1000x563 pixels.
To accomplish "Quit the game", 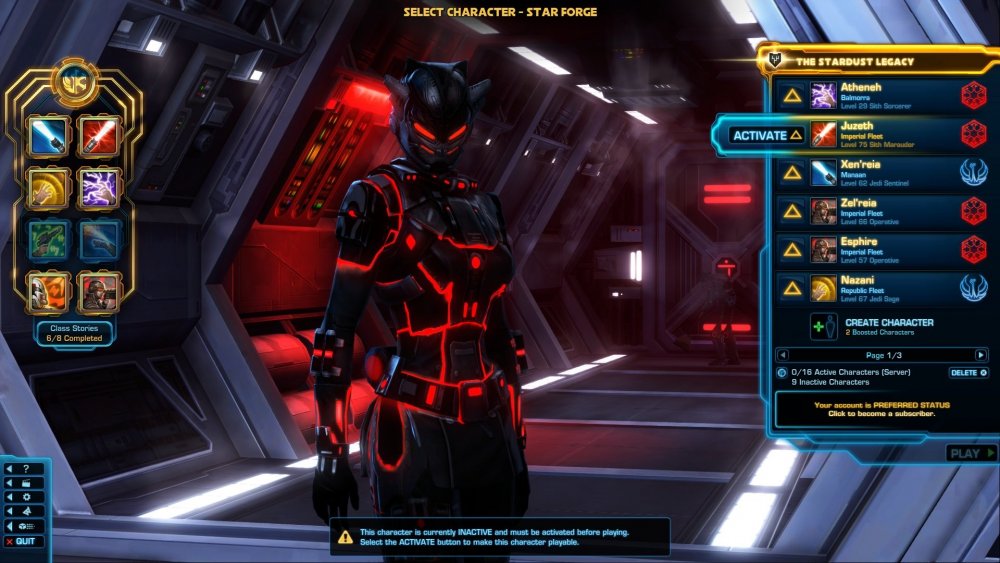I will [x=25, y=541].
